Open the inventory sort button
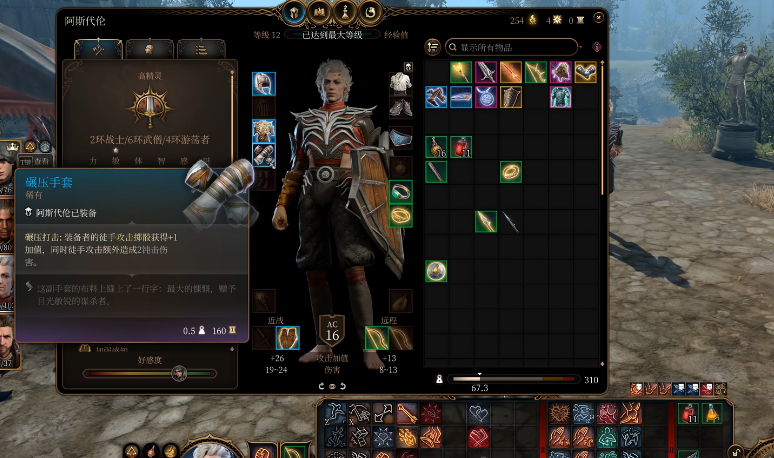 click(x=433, y=47)
